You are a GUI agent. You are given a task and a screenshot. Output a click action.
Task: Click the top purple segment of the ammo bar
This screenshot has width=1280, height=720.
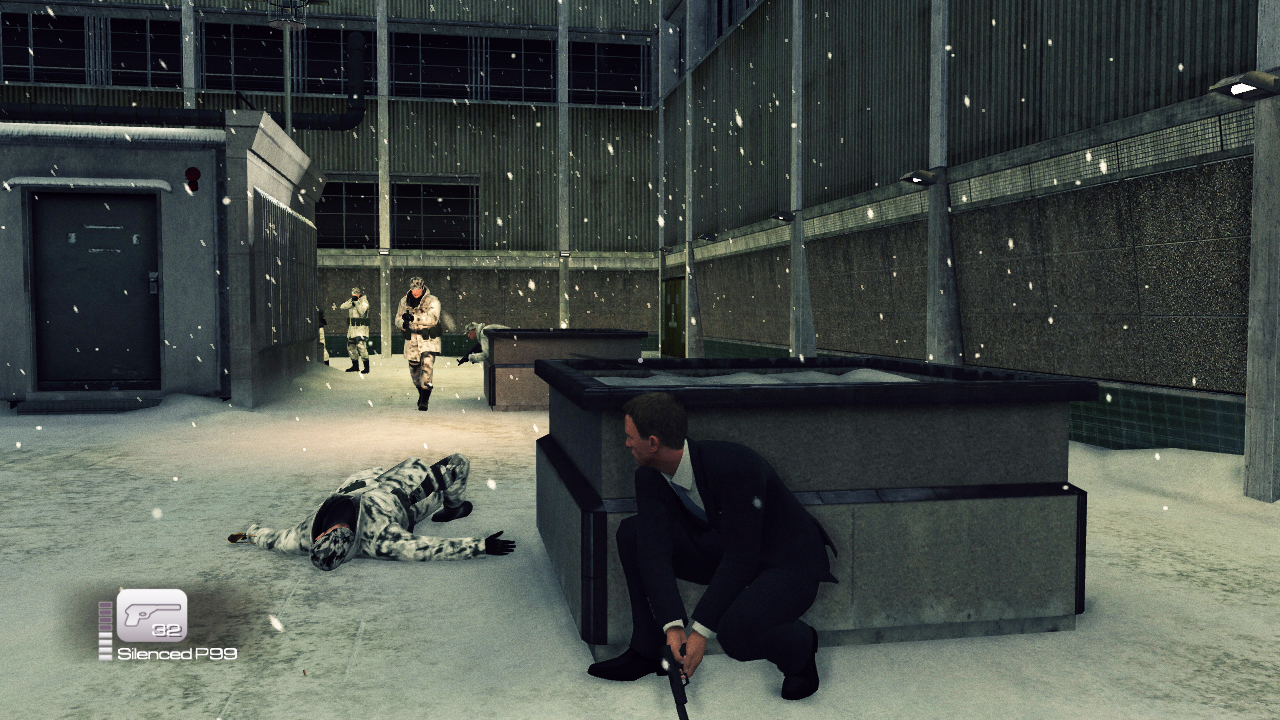(x=106, y=606)
